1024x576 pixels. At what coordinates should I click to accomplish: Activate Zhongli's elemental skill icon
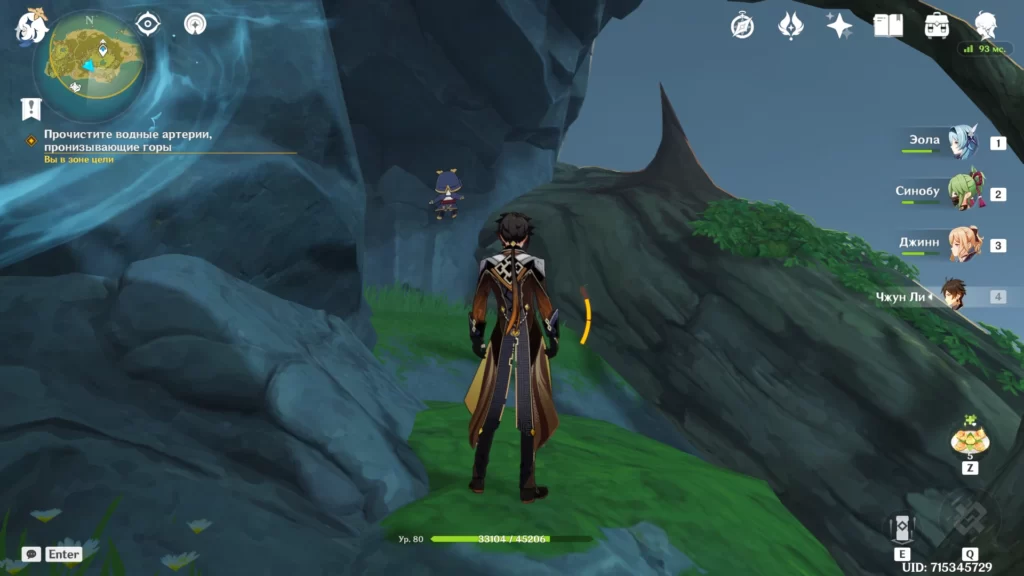point(902,528)
